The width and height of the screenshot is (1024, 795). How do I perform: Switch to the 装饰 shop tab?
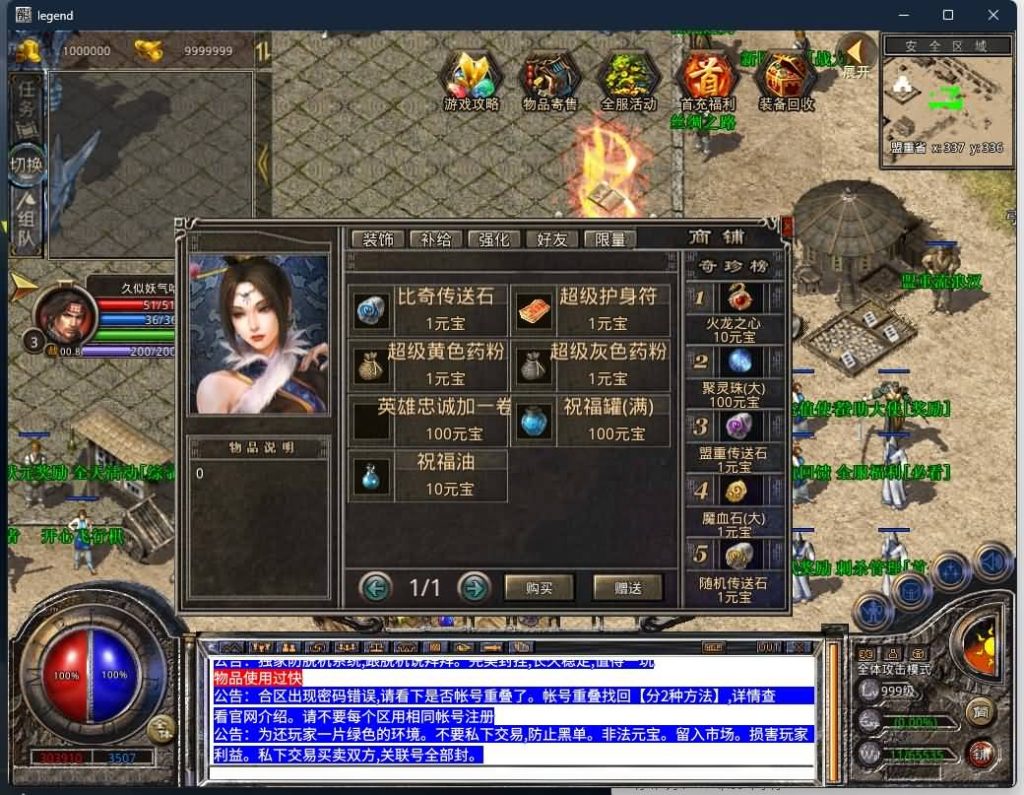point(378,239)
